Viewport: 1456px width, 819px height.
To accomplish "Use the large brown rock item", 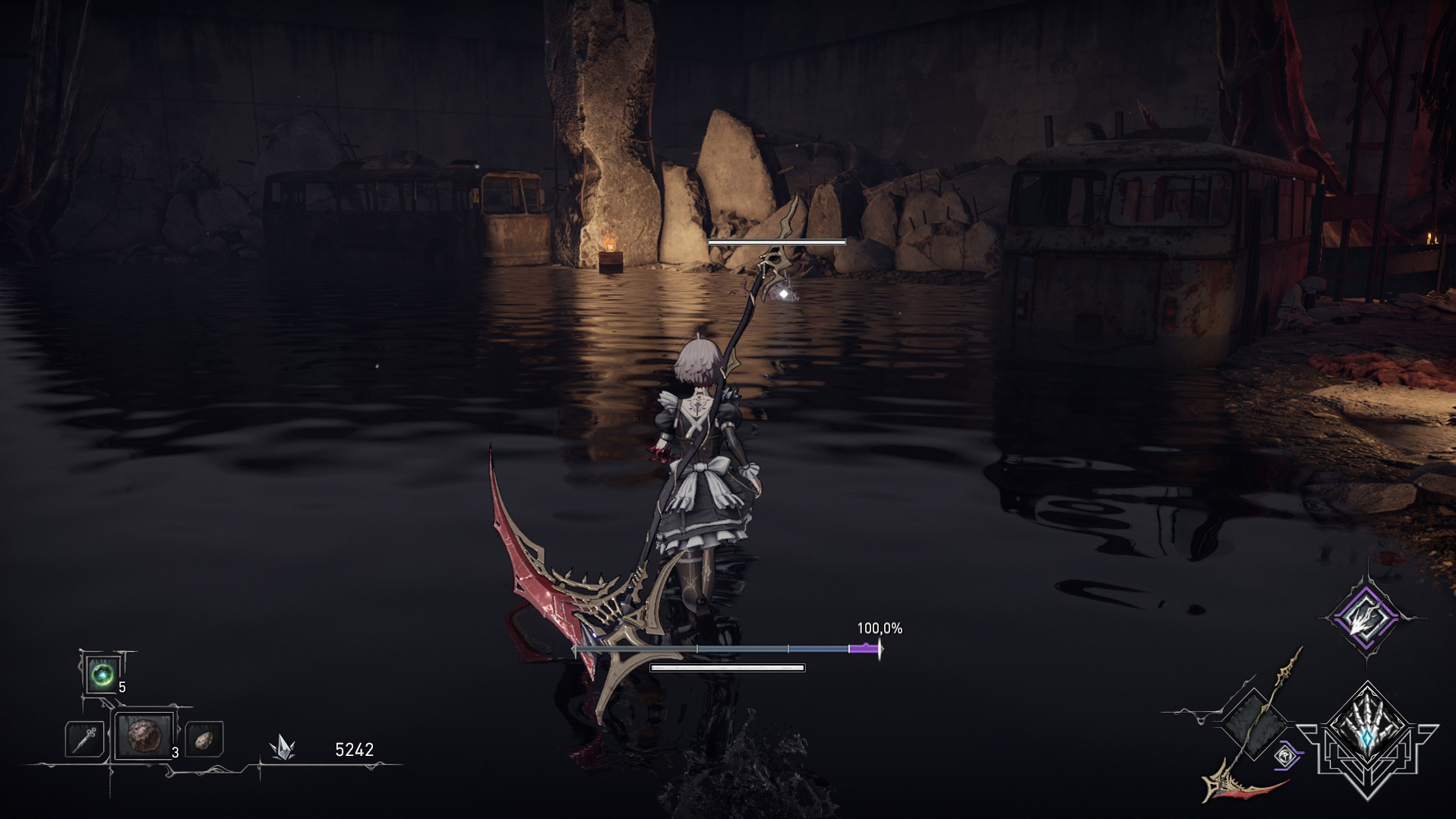I will click(144, 736).
